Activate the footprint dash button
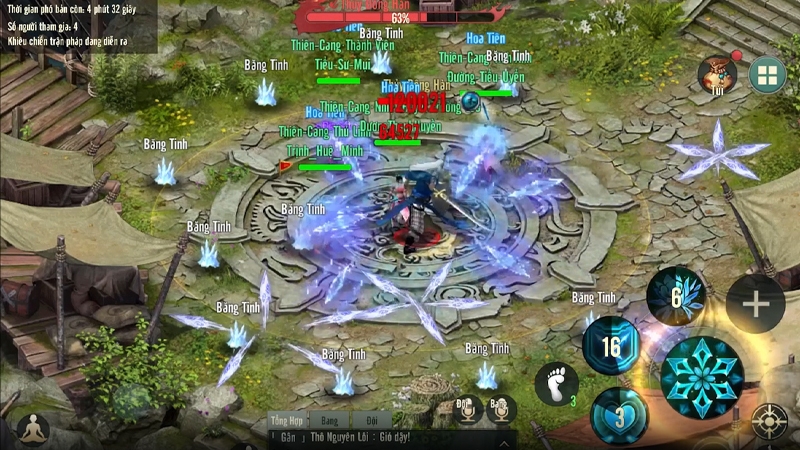800x450 pixels. pos(557,385)
